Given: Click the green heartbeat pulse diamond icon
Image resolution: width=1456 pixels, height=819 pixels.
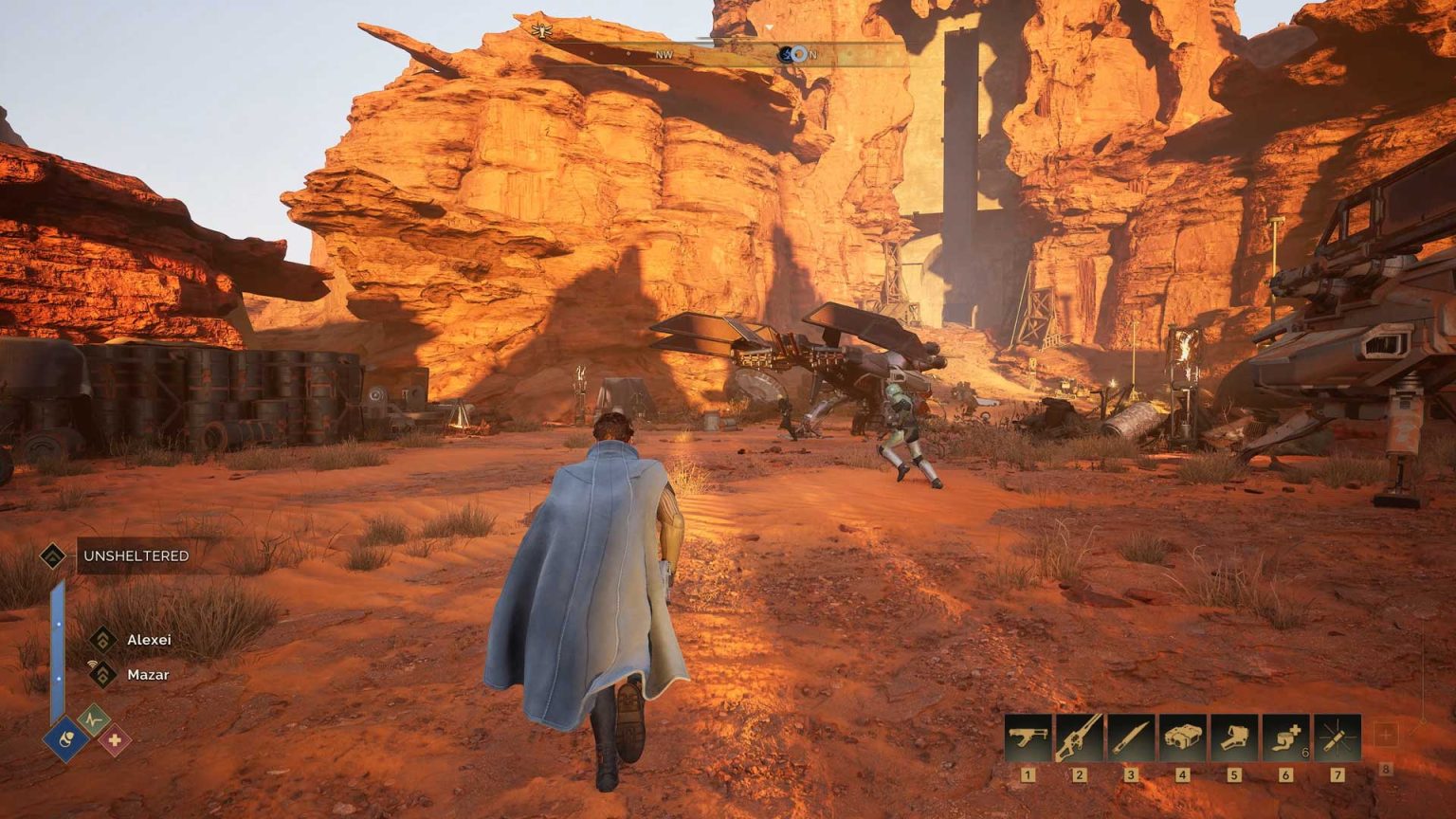Looking at the screenshot, I should point(94,719).
